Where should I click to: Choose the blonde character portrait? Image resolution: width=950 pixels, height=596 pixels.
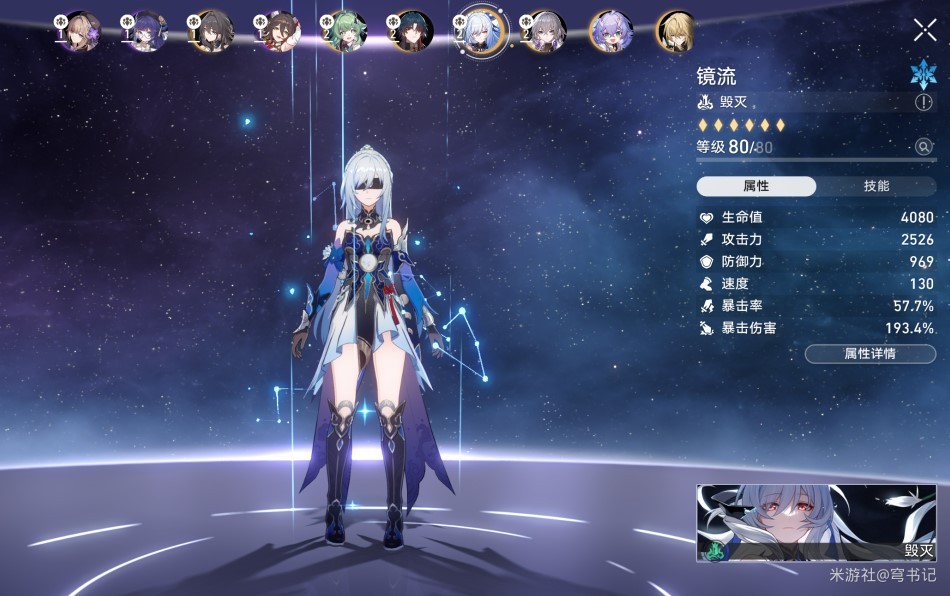point(676,31)
